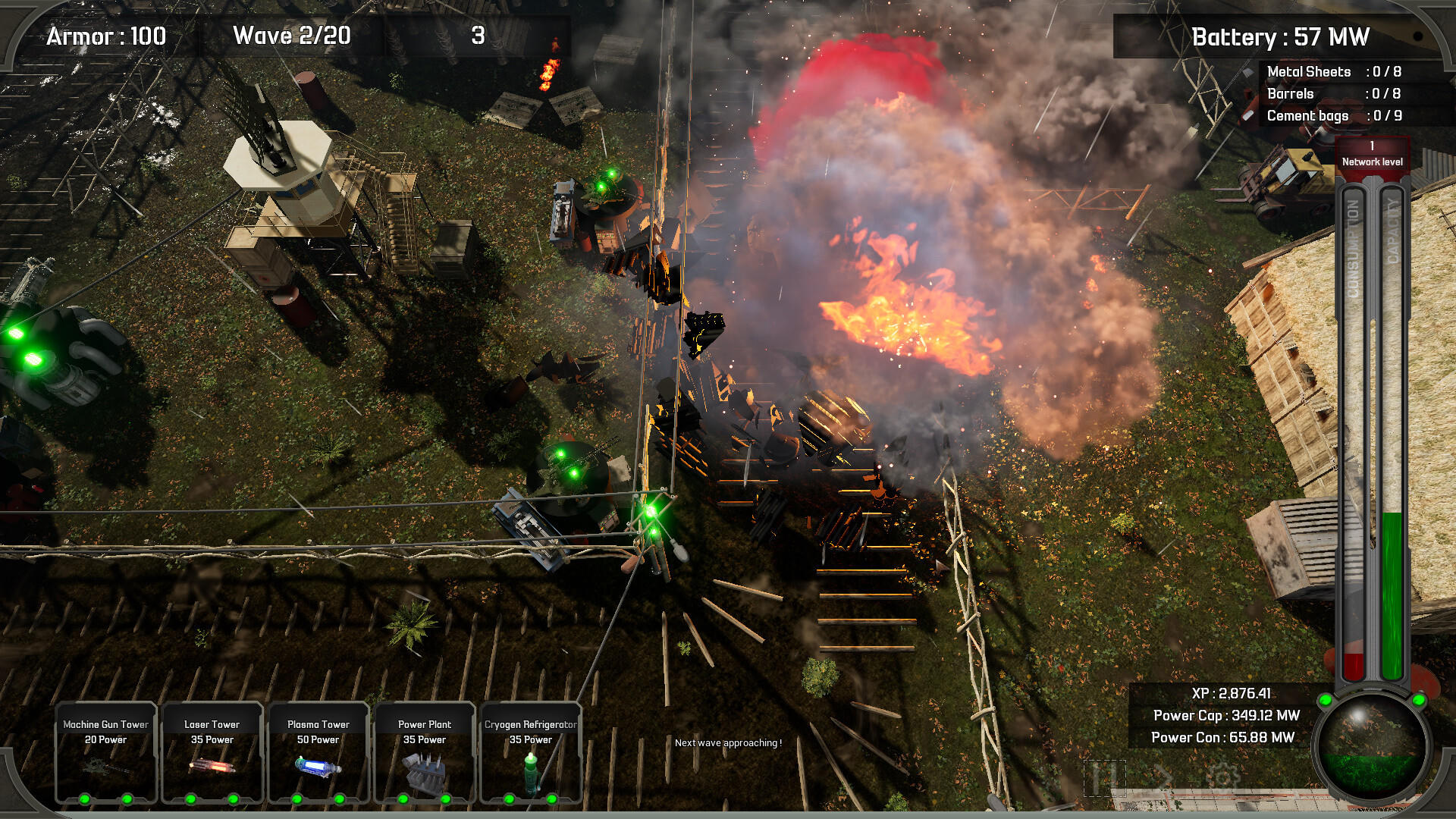Select the Power Plant build card

(x=425, y=752)
